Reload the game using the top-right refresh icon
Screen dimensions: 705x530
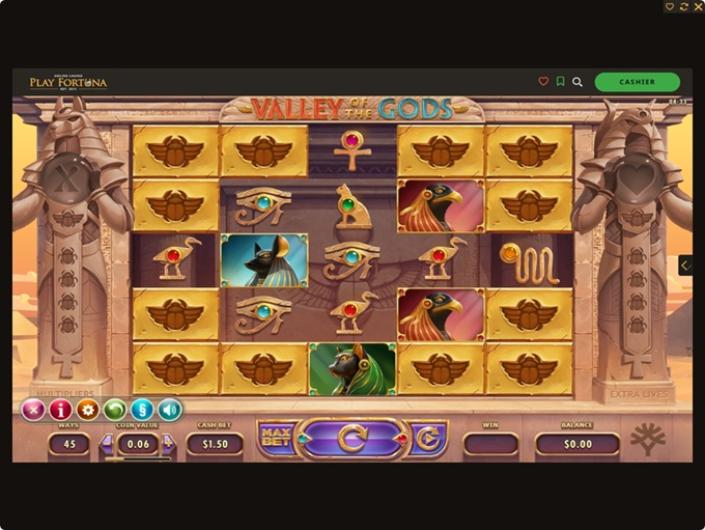684,7
